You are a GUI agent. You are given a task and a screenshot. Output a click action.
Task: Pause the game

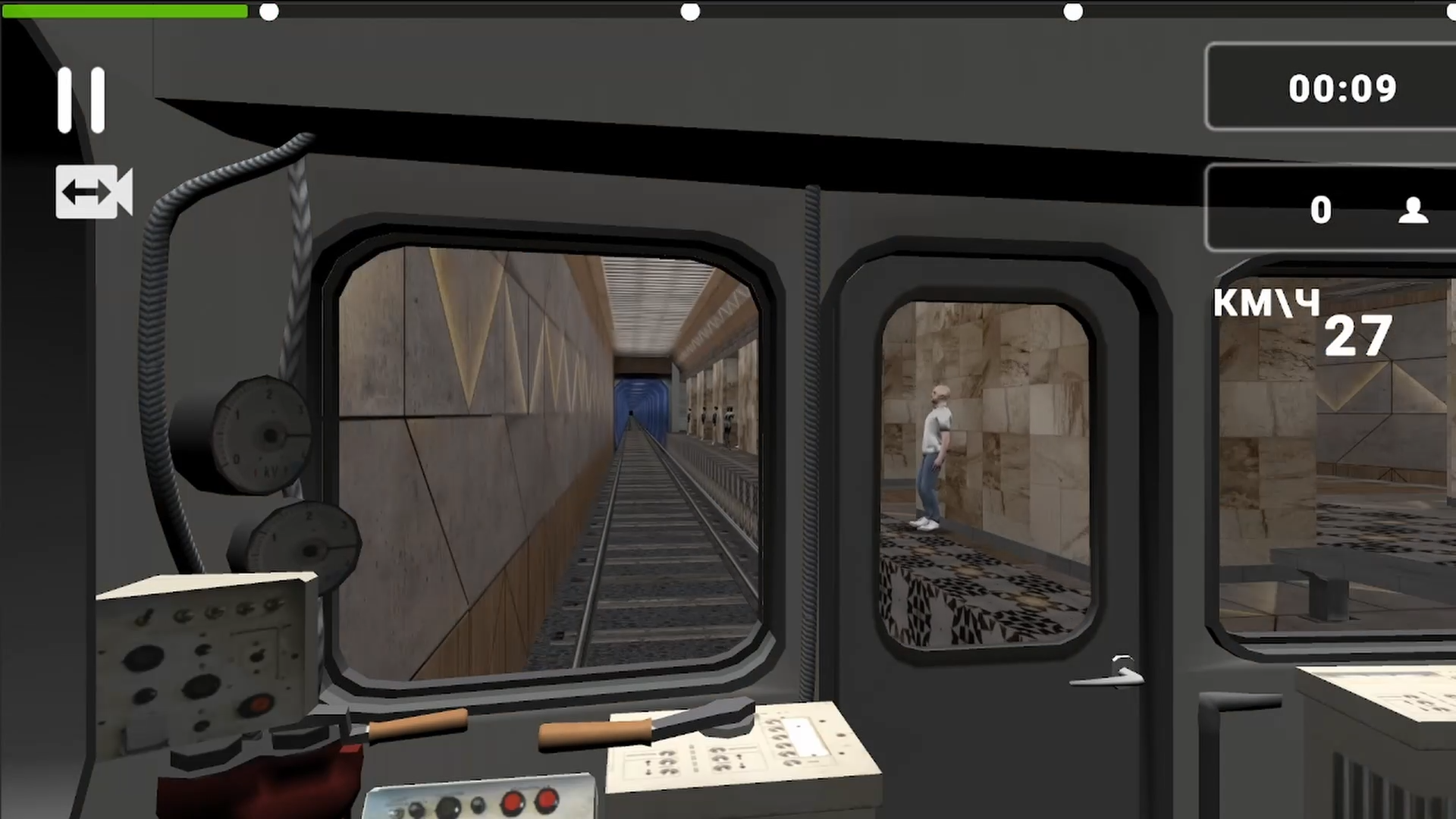coord(83,99)
